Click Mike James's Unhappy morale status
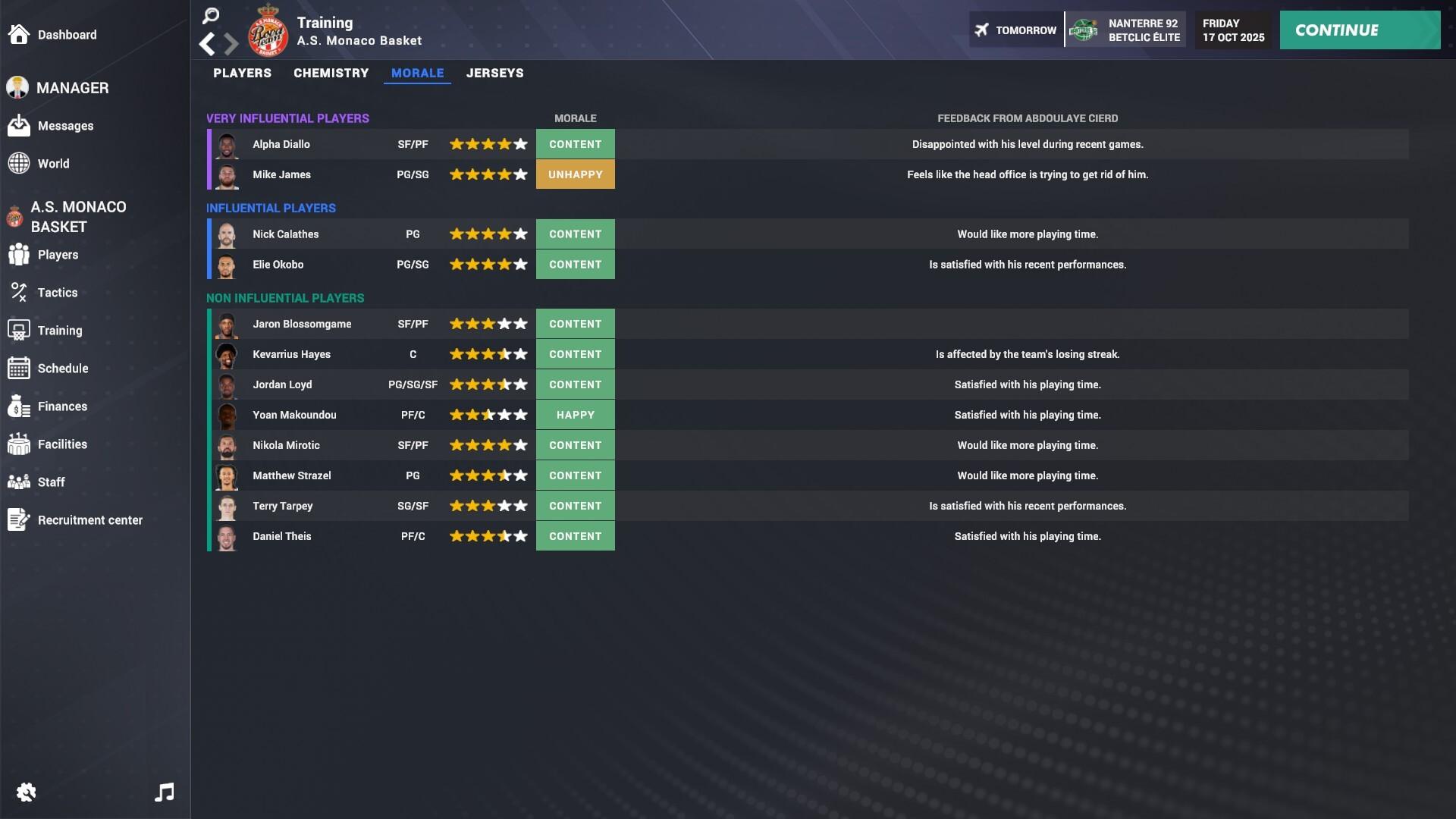The width and height of the screenshot is (1456, 819). (576, 174)
